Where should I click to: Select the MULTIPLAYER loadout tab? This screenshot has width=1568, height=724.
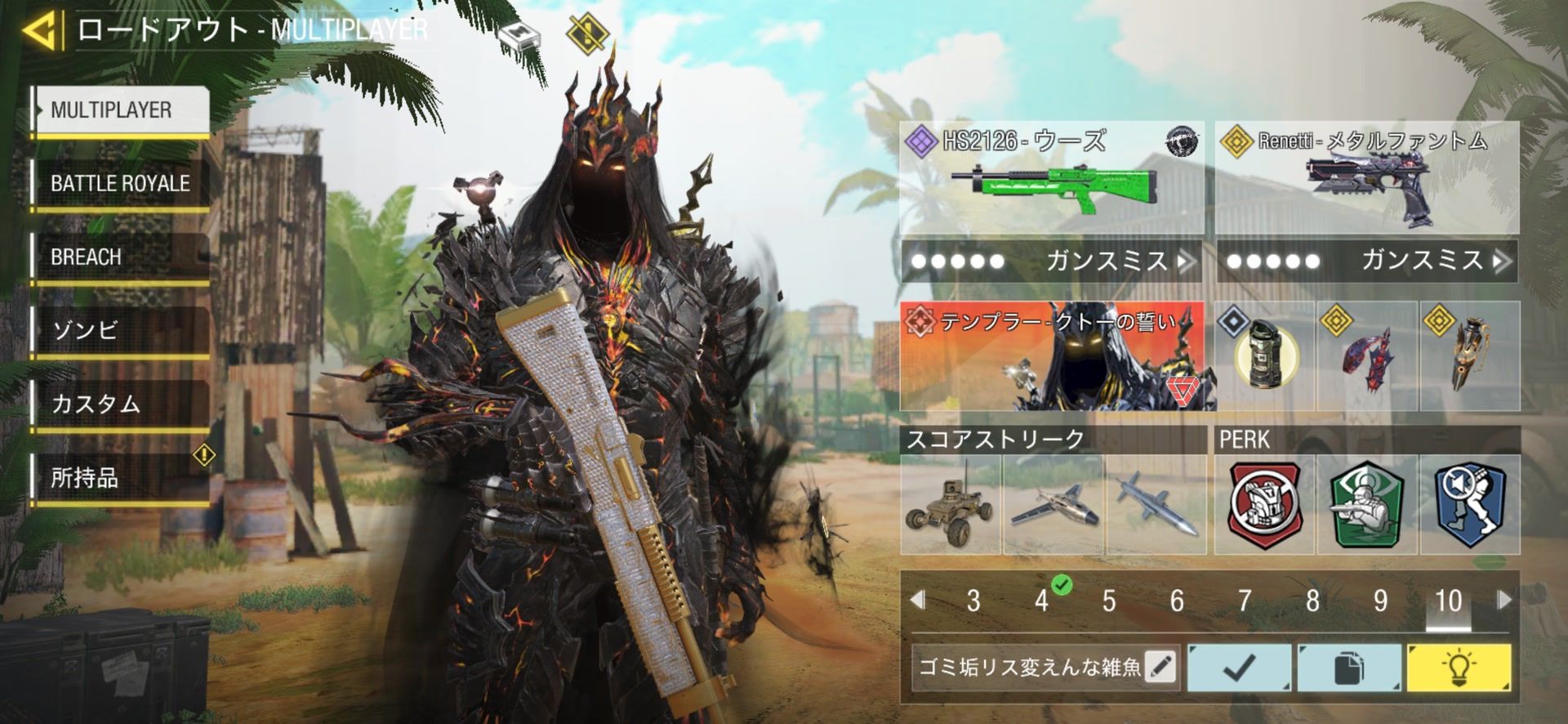pyautogui.click(x=120, y=110)
